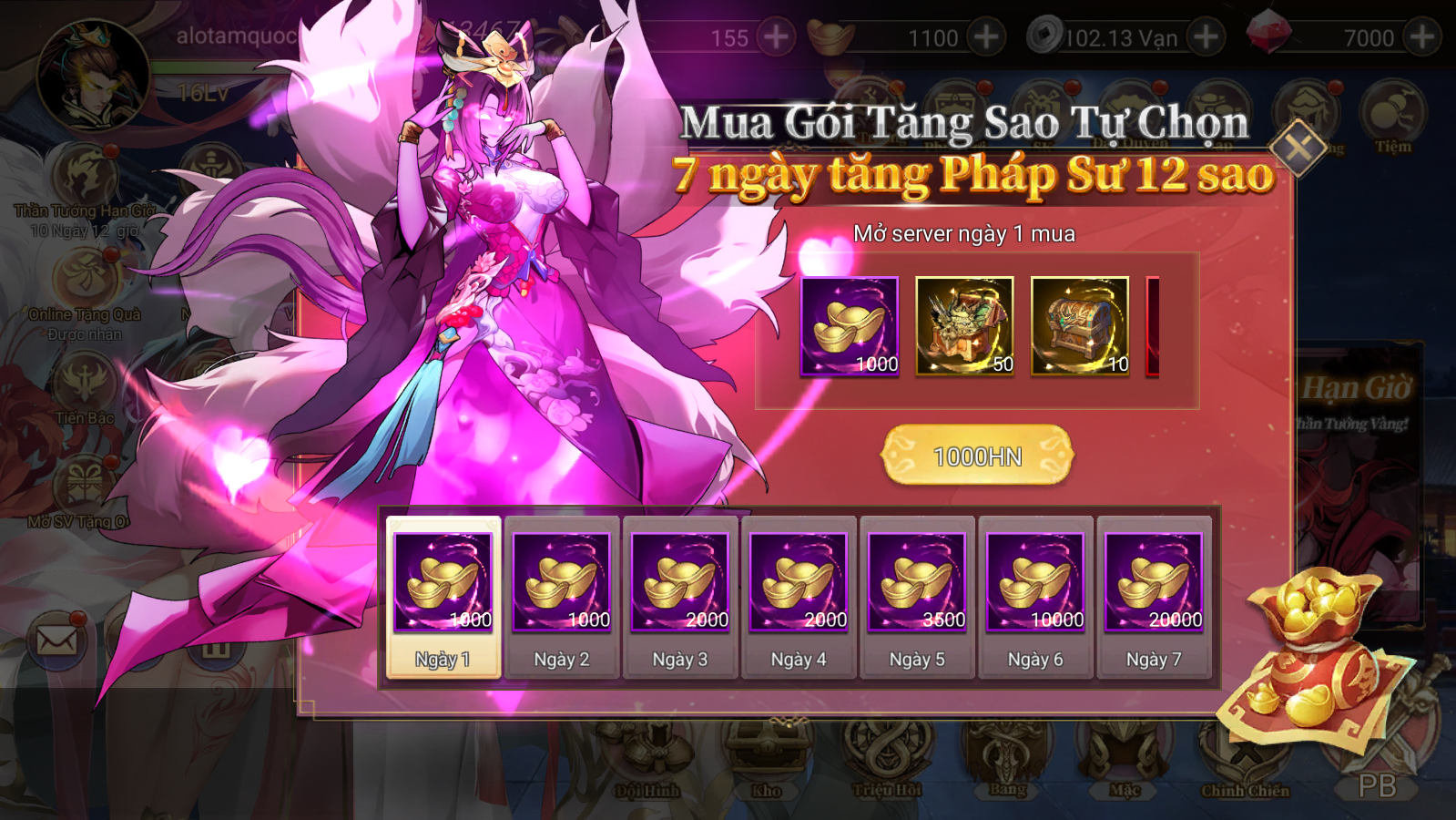Add red gems using the plus button

[x=1421, y=37]
